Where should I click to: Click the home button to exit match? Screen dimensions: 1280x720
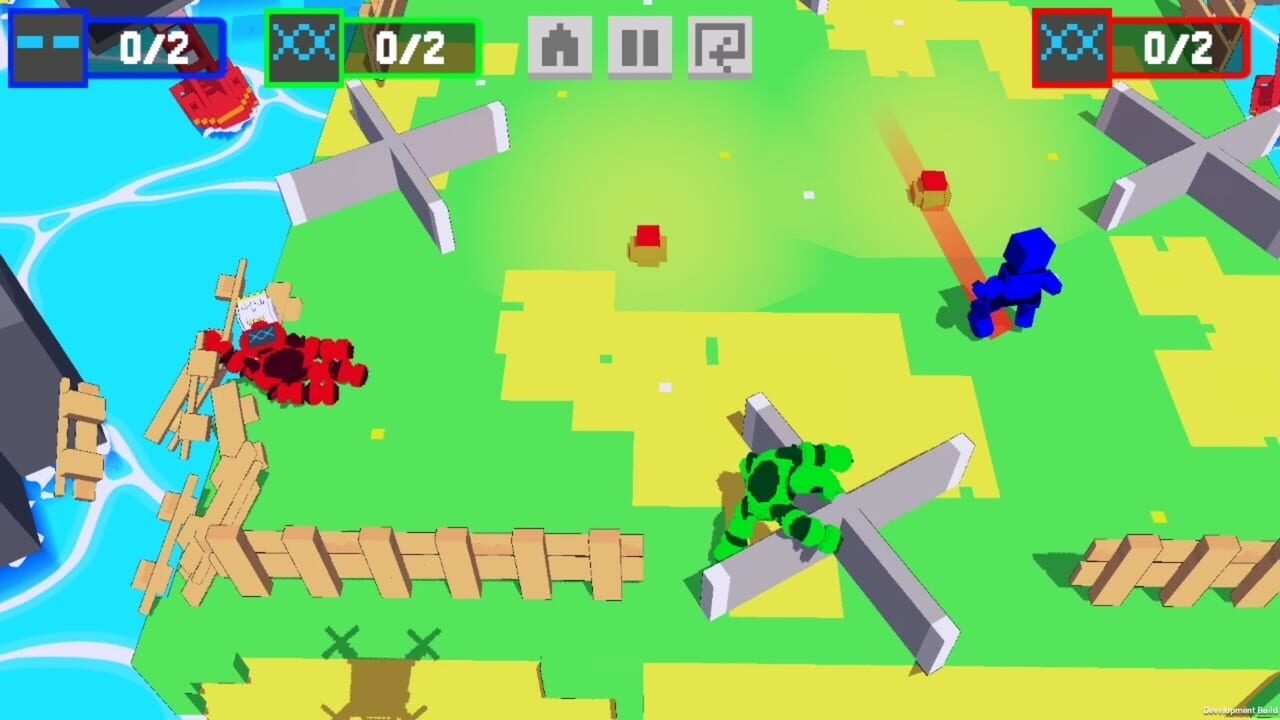(x=560, y=44)
